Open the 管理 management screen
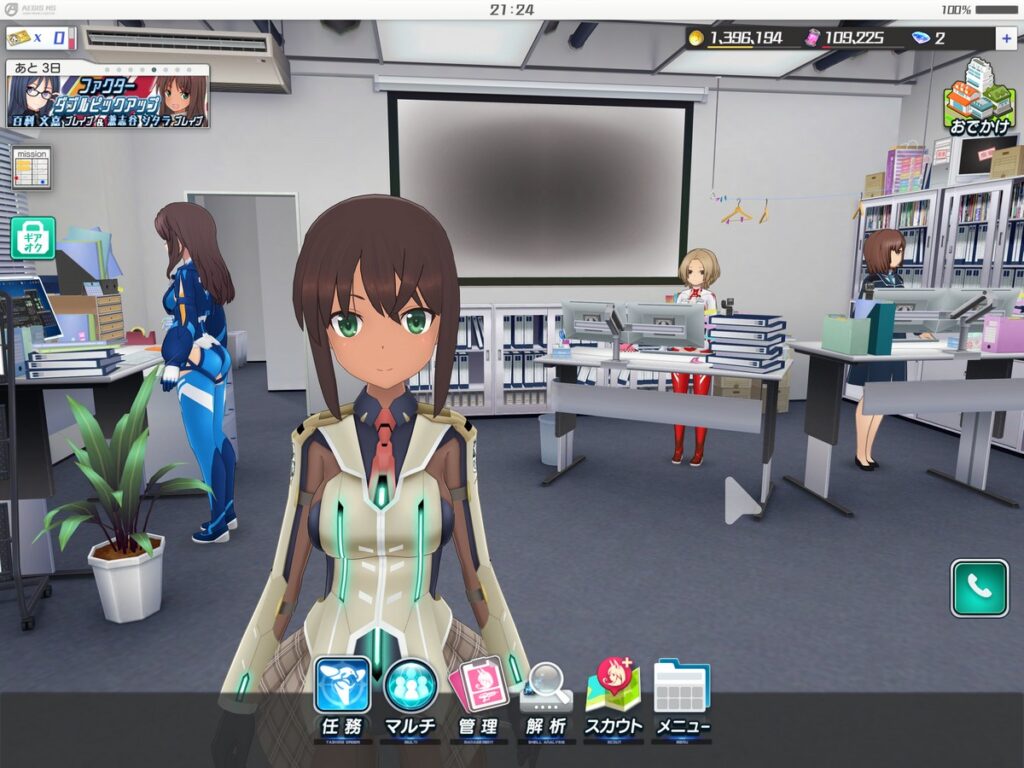The width and height of the screenshot is (1024, 768). tap(478, 698)
